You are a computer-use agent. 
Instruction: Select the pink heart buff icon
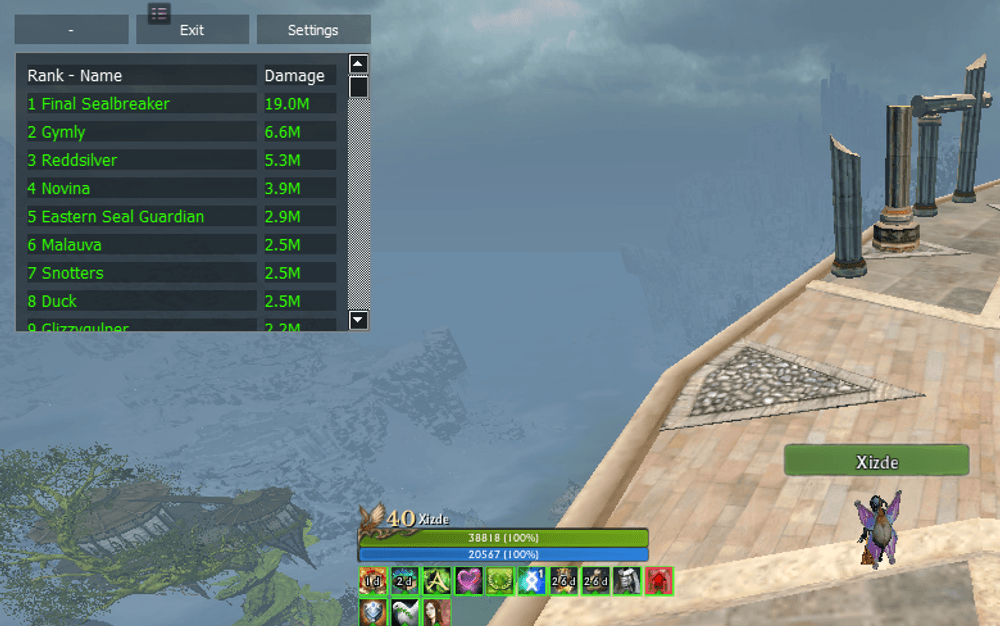(468, 580)
